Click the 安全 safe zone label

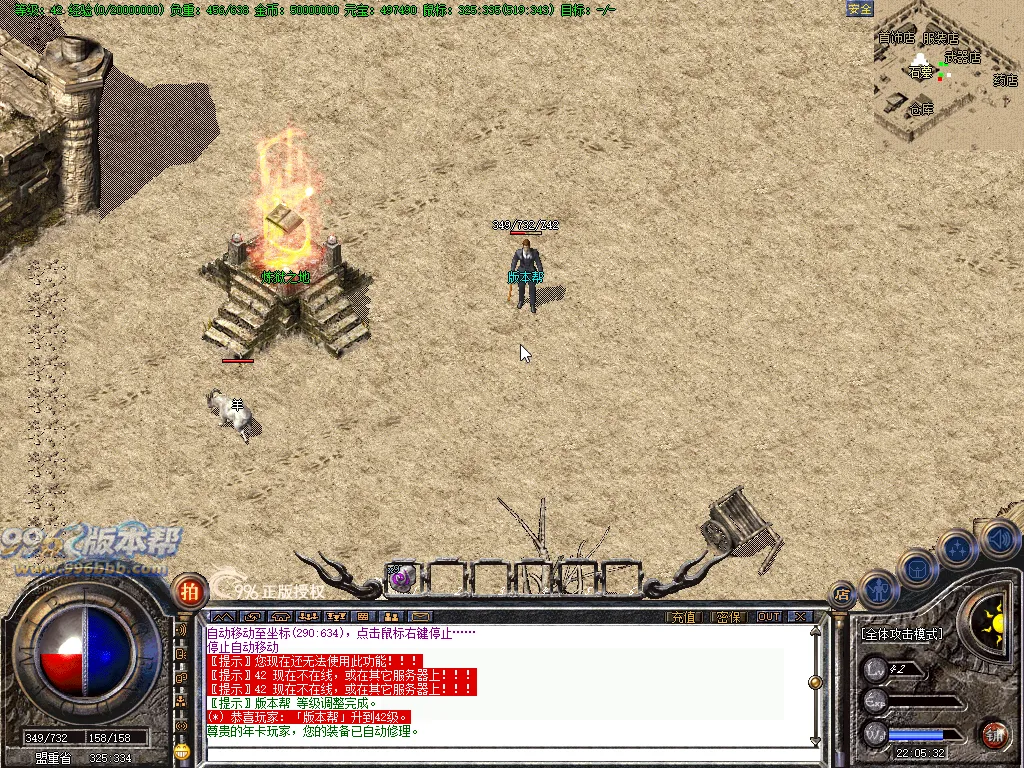[x=860, y=9]
